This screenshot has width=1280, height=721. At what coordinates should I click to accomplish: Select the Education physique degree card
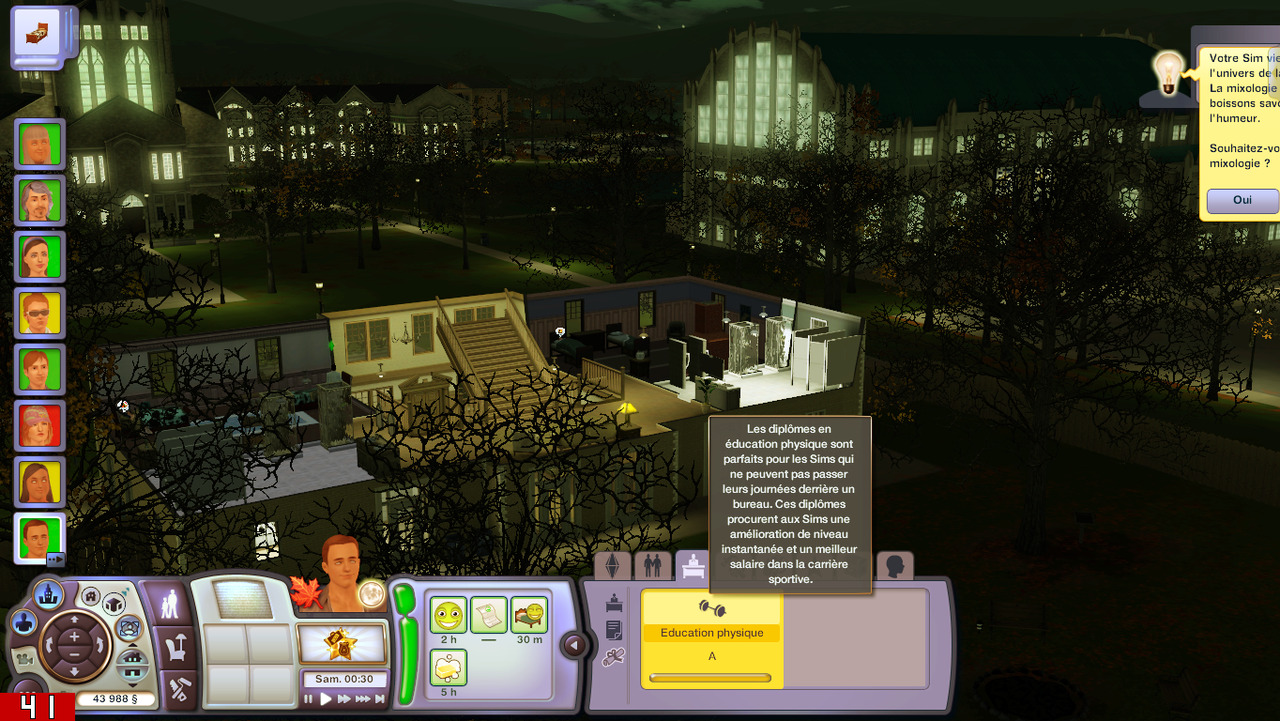pos(711,638)
